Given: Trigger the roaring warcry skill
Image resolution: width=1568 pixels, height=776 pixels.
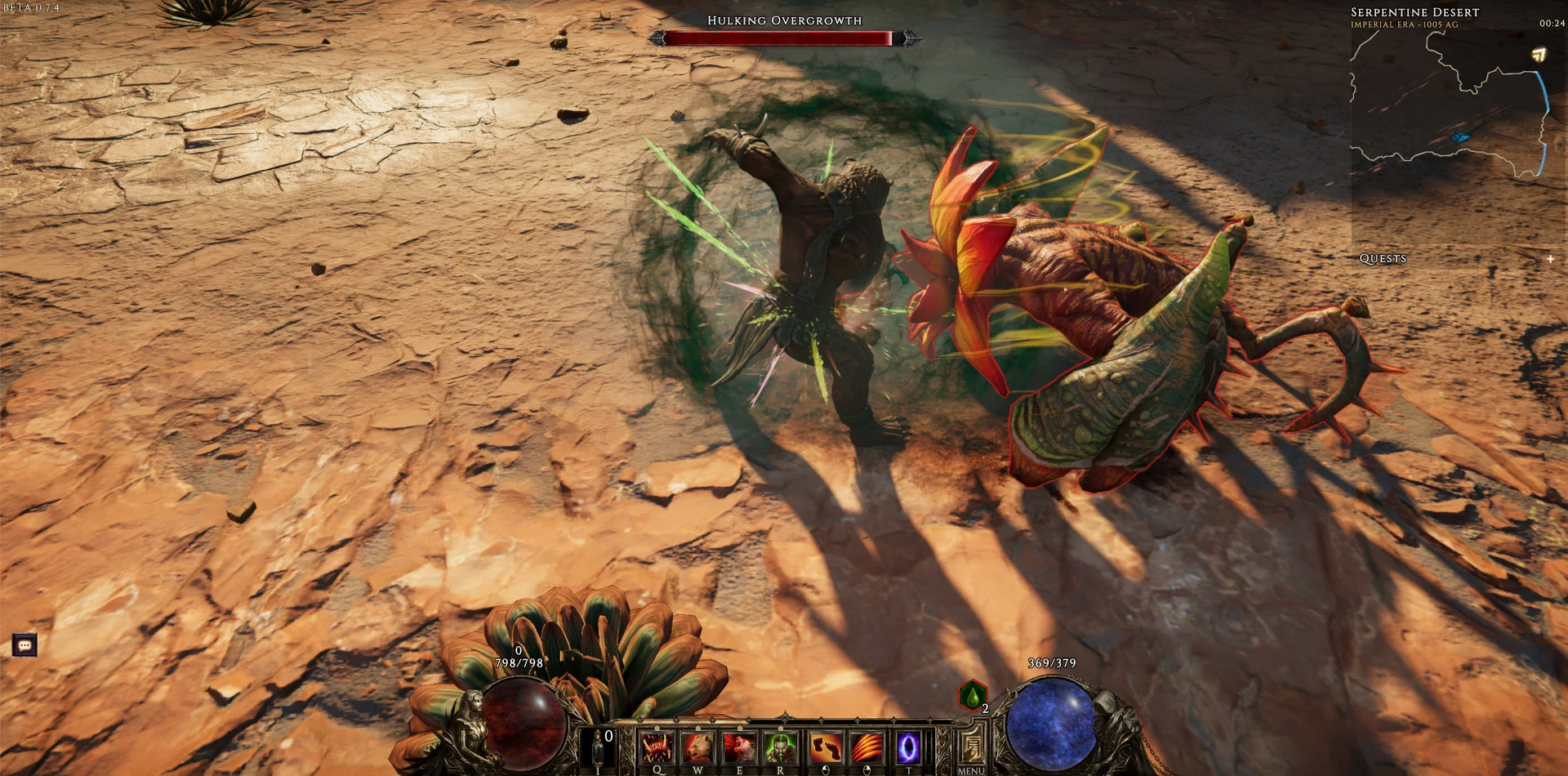Looking at the screenshot, I should 740,747.
